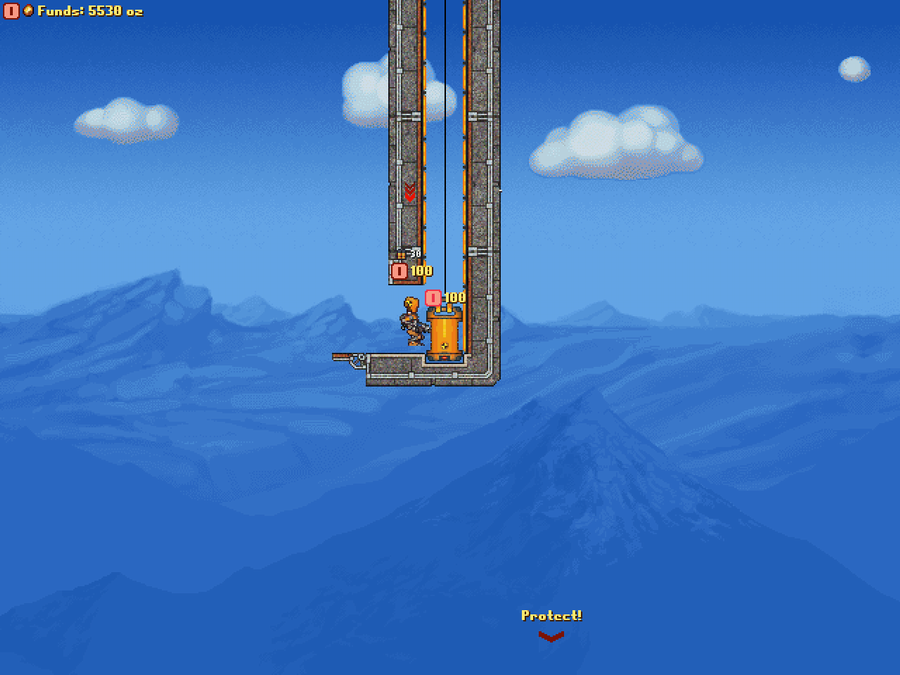Select the team marker above the brain canister

[x=433, y=297]
